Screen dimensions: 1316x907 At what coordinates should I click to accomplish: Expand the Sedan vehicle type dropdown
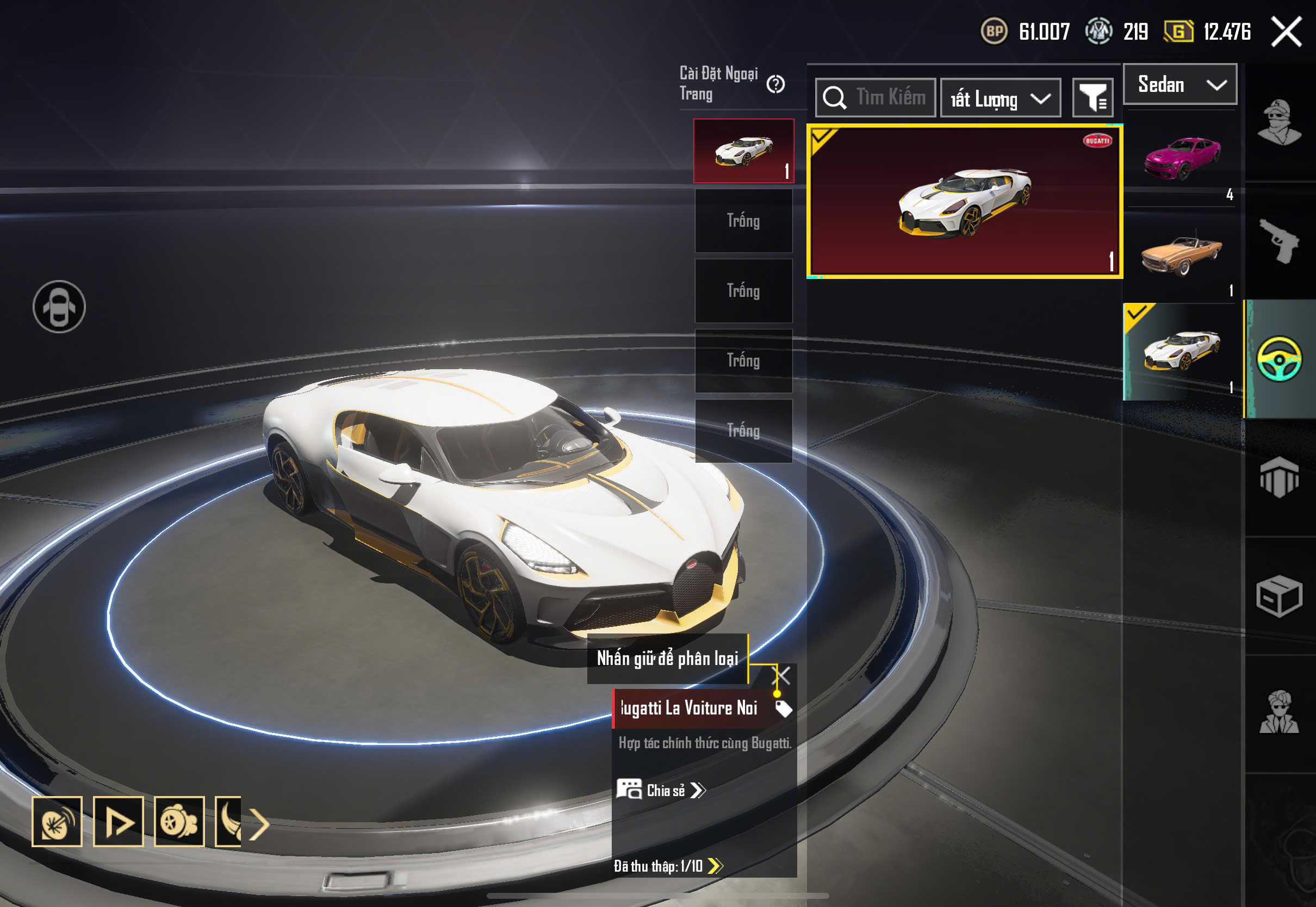click(x=1180, y=85)
